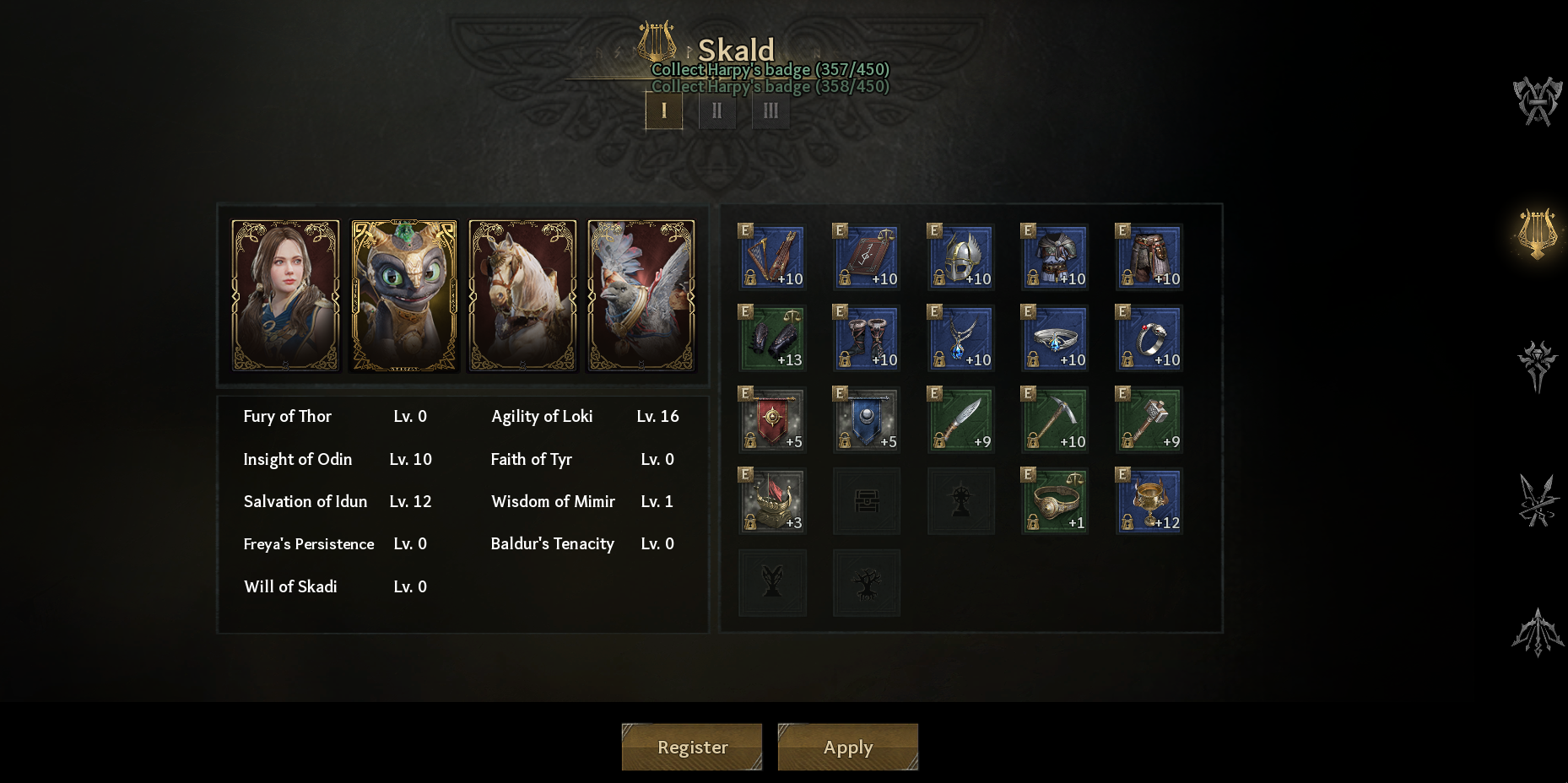Choose the green-eyed dragon pet card

point(404,295)
